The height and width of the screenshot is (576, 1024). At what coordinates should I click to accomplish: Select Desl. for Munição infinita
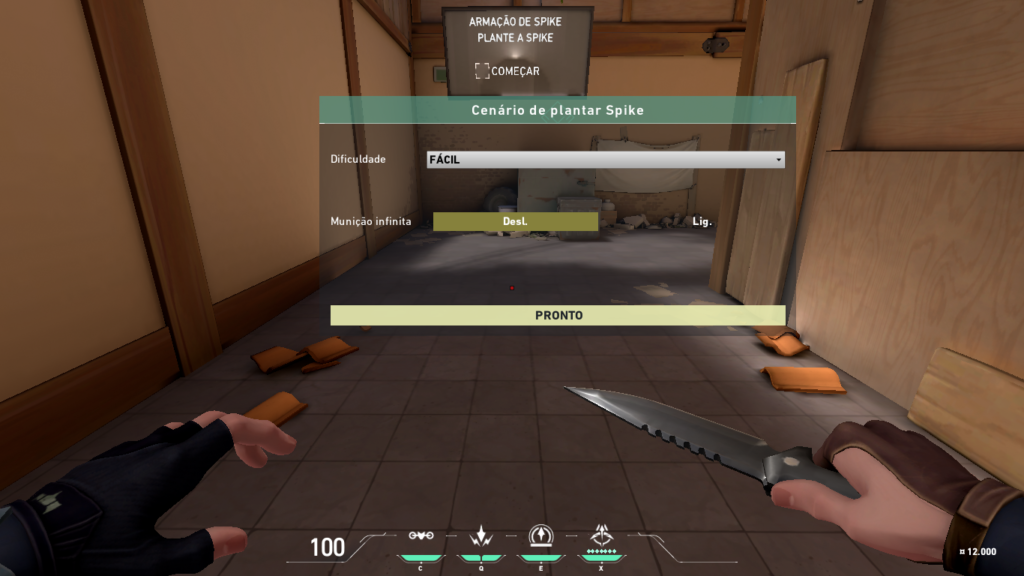click(515, 221)
